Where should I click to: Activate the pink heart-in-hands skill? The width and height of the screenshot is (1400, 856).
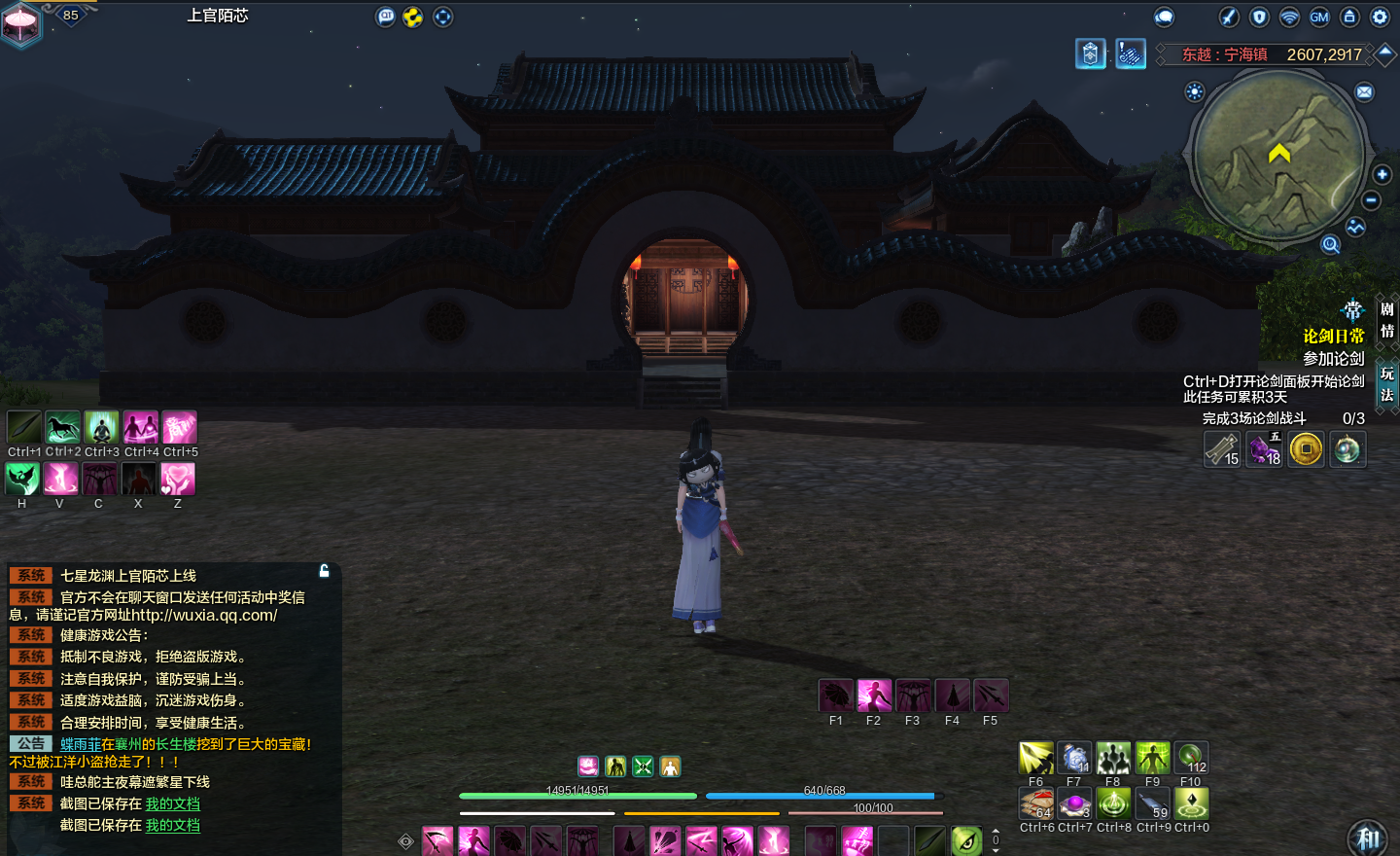178,479
